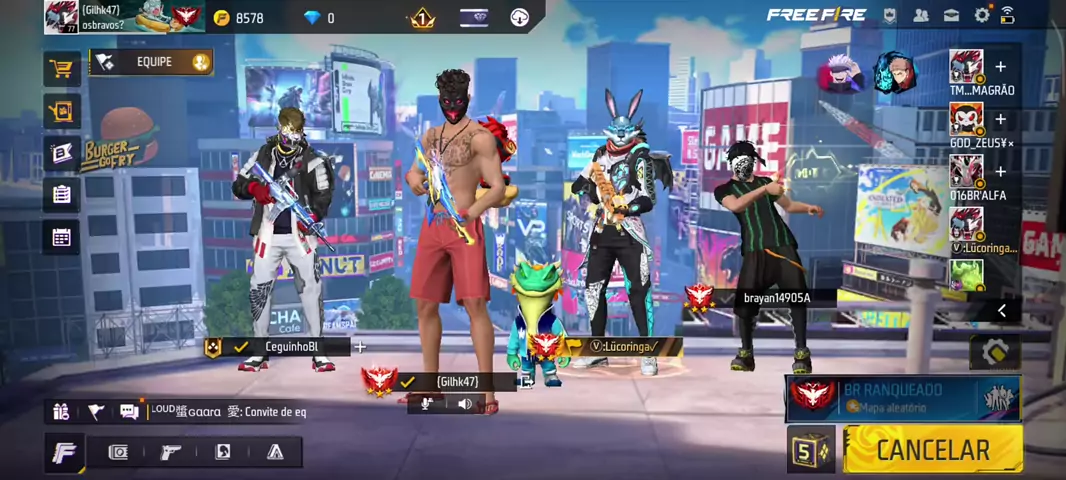This screenshot has width=1066, height=480.
Task: Open the calendar events icon
Action: (62, 238)
